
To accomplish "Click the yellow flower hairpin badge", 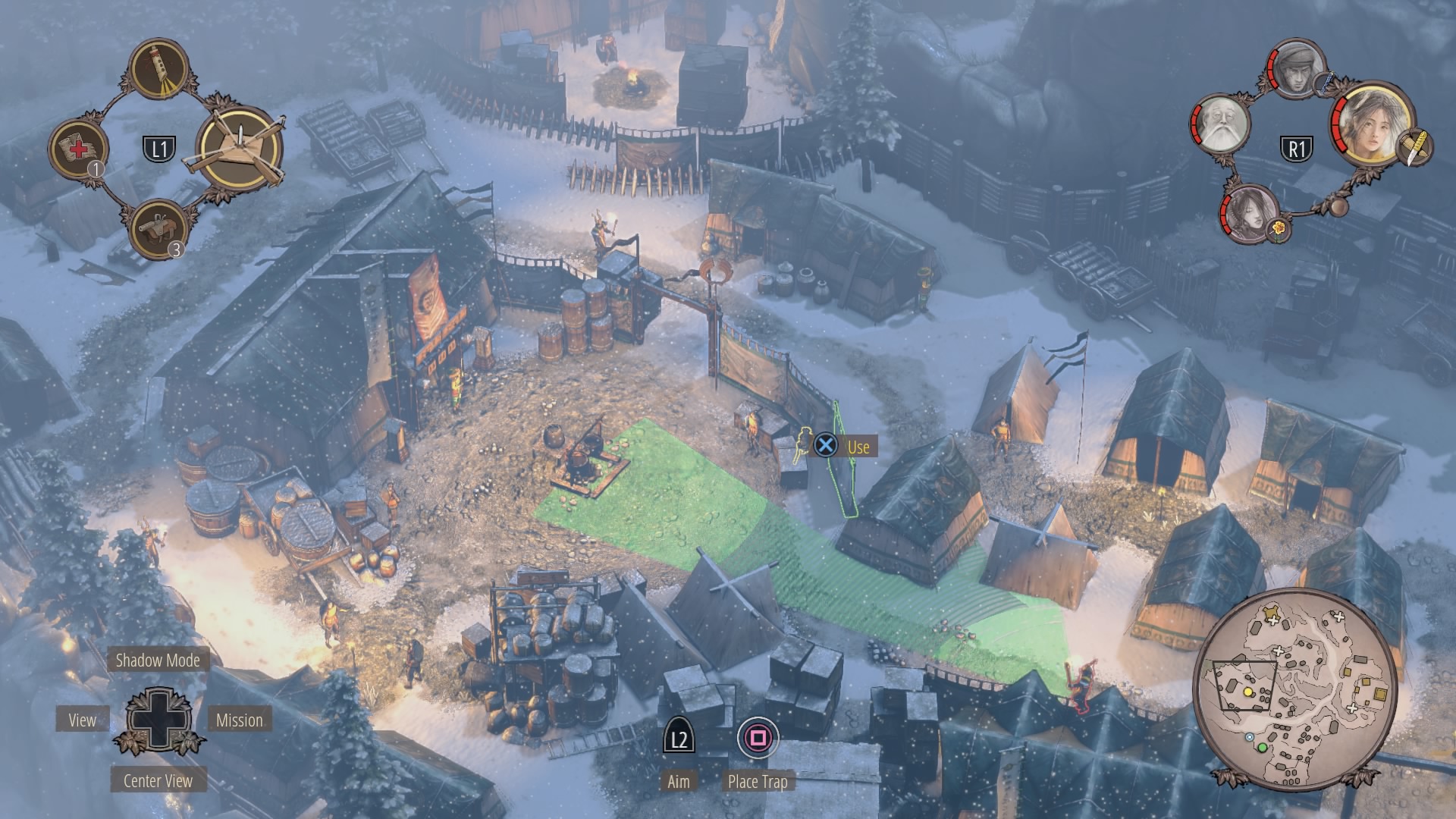I will pyautogui.click(x=1279, y=228).
